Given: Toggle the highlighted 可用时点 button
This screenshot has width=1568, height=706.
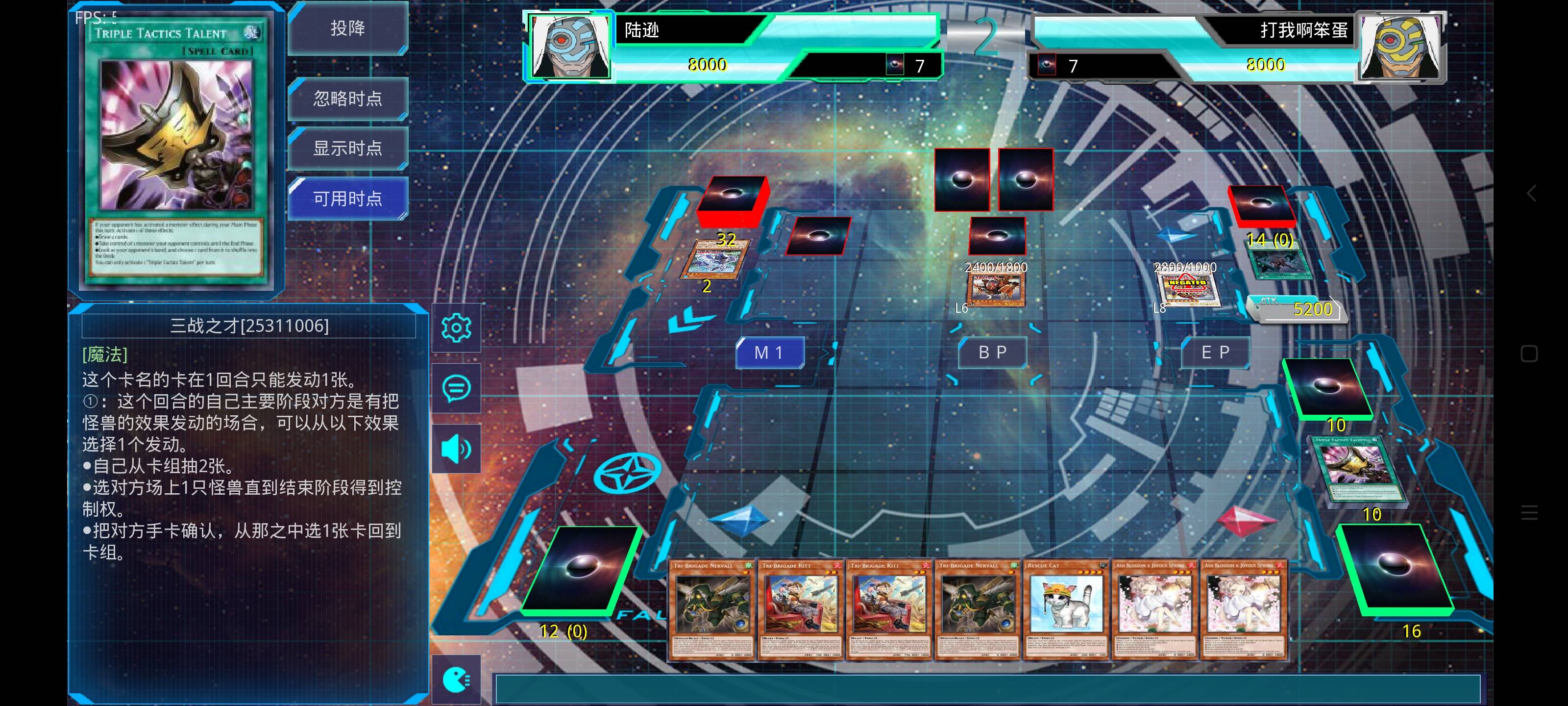Looking at the screenshot, I should point(347,199).
